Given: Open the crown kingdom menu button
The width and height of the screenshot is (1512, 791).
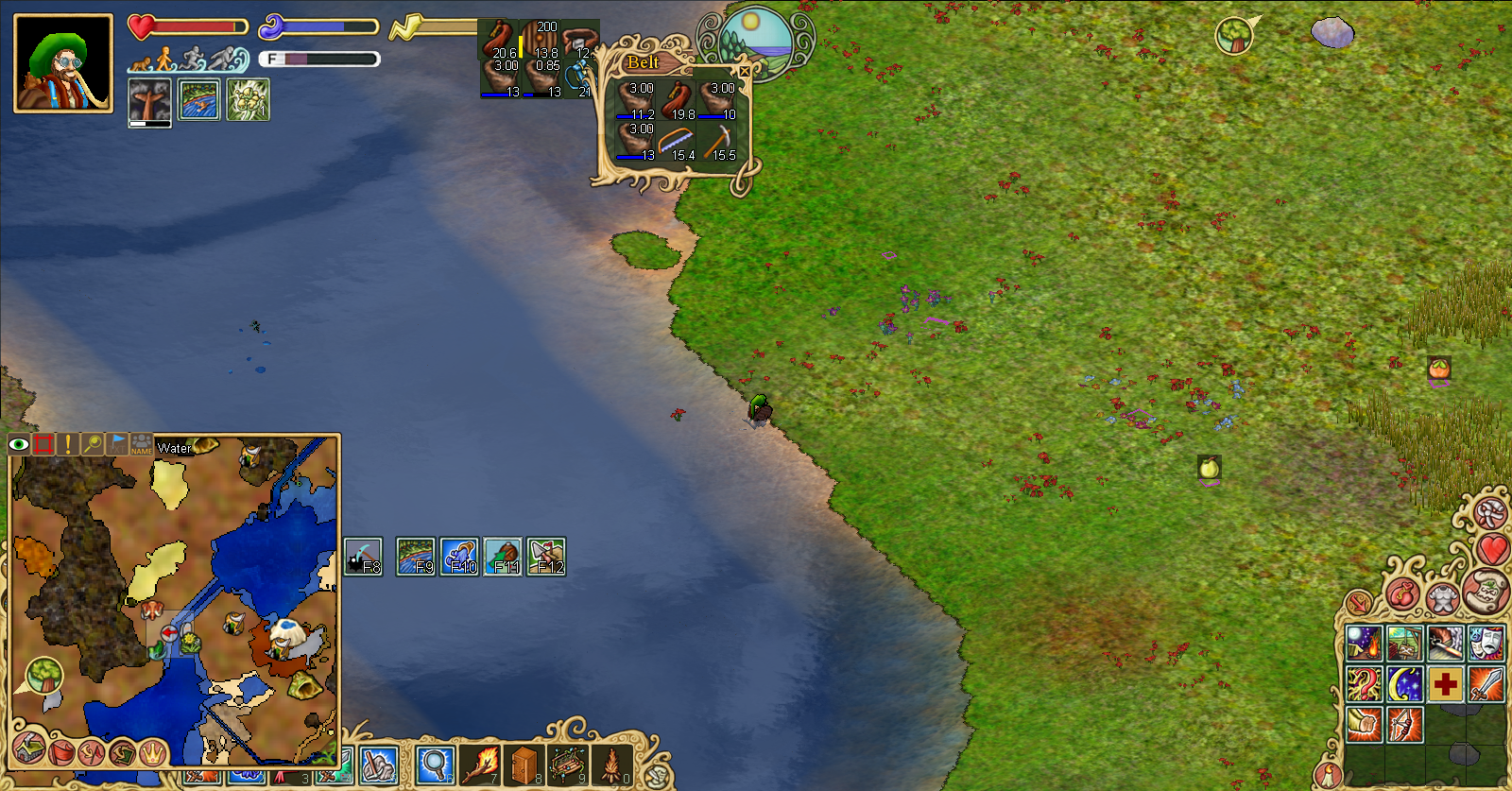Looking at the screenshot, I should (153, 752).
